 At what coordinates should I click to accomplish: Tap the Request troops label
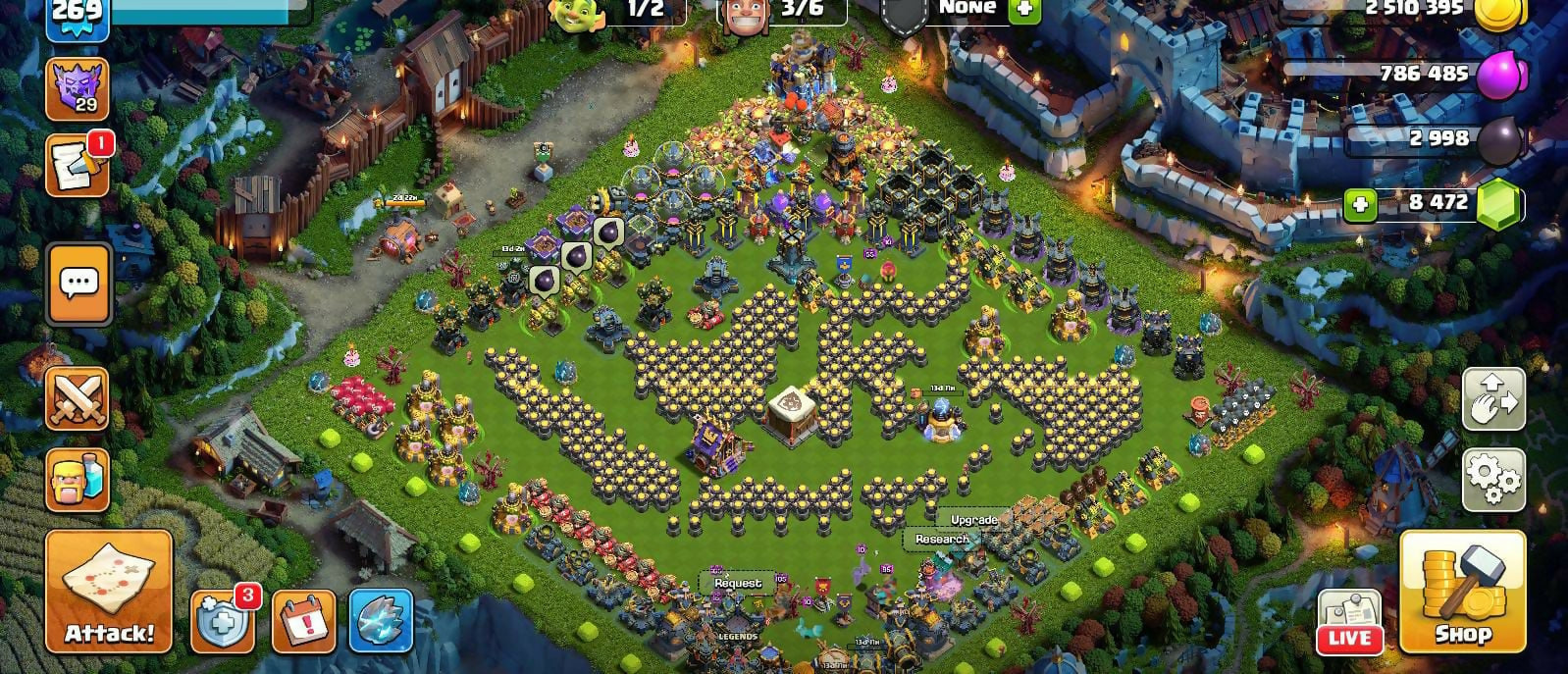tap(738, 583)
